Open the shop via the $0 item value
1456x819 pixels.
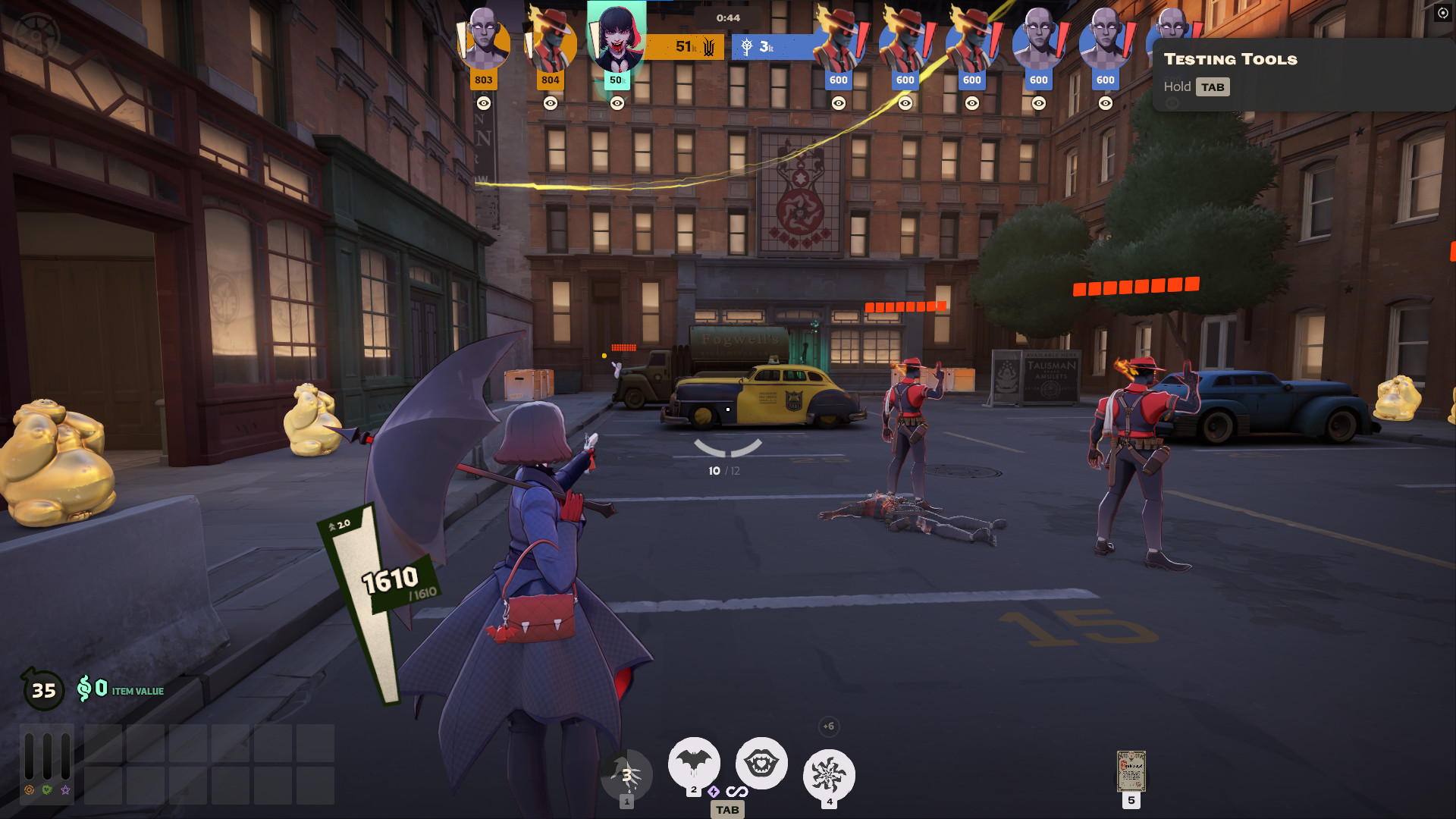tap(120, 689)
